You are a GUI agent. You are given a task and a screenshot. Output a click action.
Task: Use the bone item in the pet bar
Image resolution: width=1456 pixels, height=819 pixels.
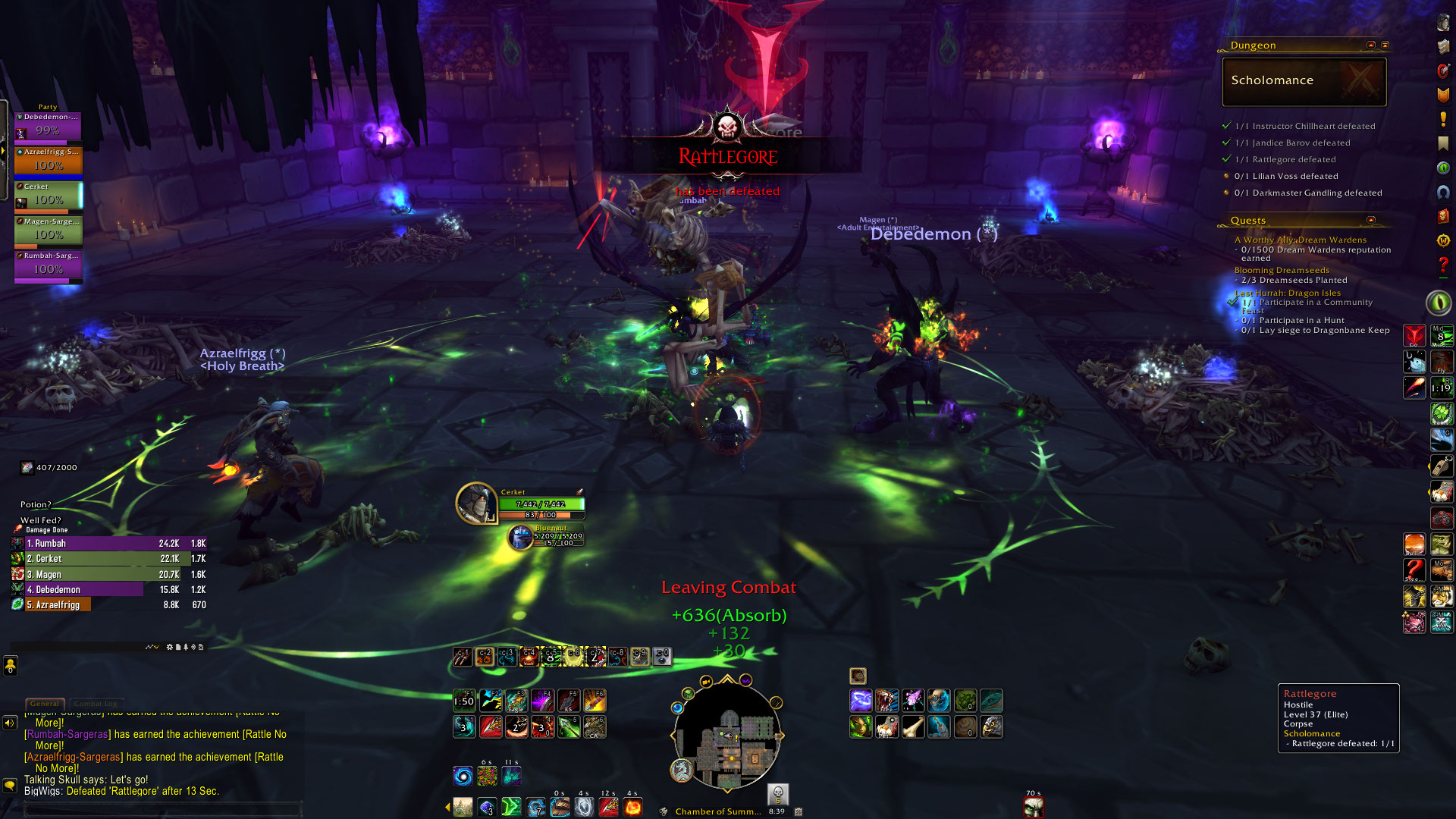click(x=913, y=727)
